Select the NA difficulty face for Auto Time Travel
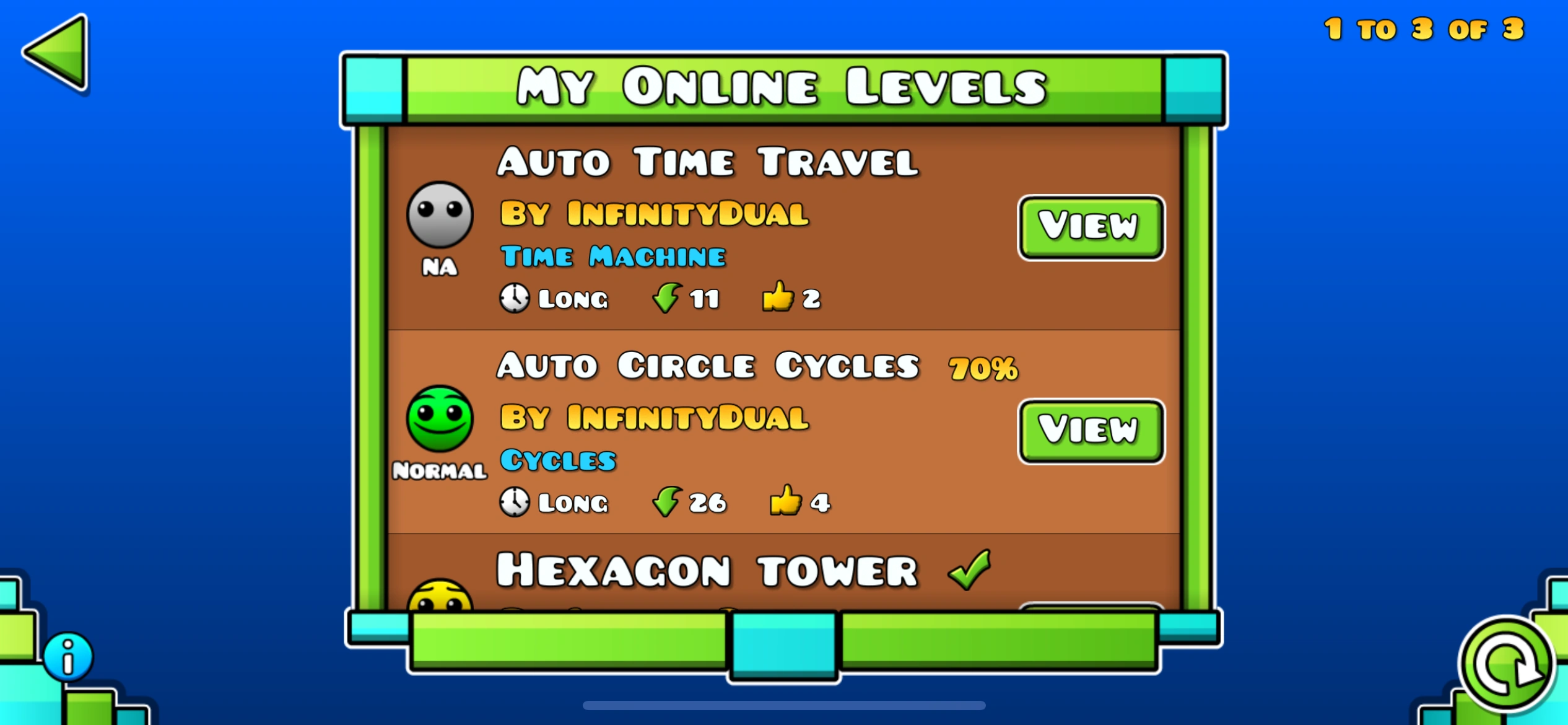 pyautogui.click(x=440, y=214)
